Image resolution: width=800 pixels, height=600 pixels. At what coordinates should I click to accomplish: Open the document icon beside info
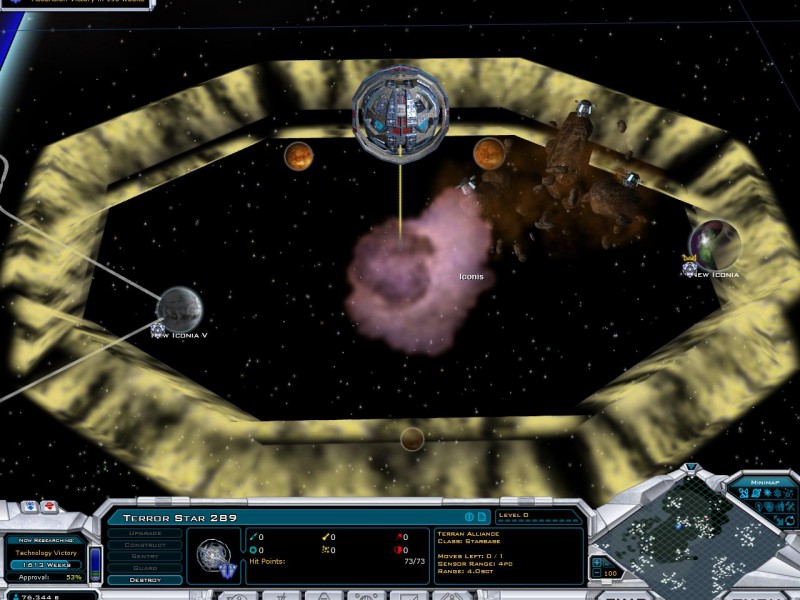pos(481,517)
